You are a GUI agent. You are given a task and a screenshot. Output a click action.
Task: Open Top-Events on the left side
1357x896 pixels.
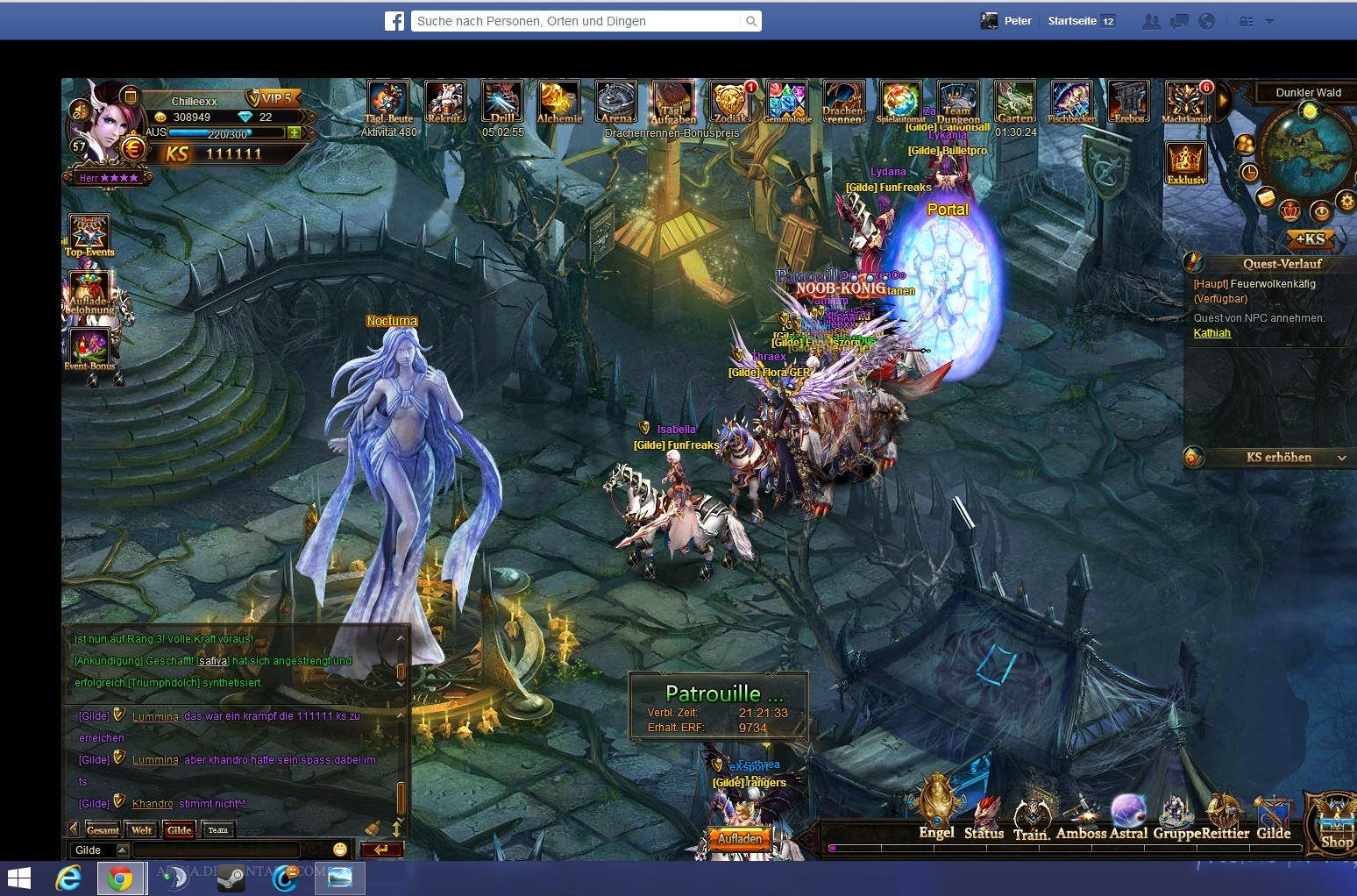click(x=89, y=235)
